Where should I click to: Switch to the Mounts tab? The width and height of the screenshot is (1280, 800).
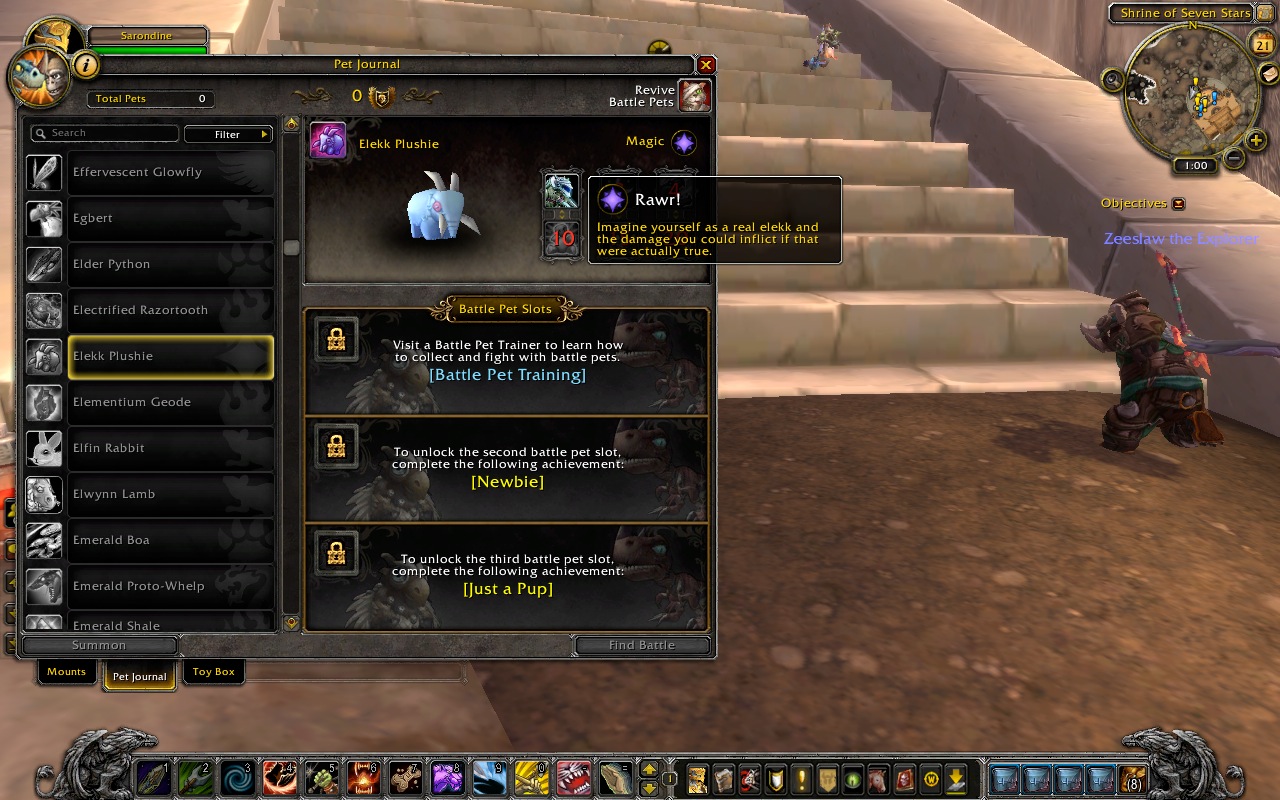click(67, 672)
